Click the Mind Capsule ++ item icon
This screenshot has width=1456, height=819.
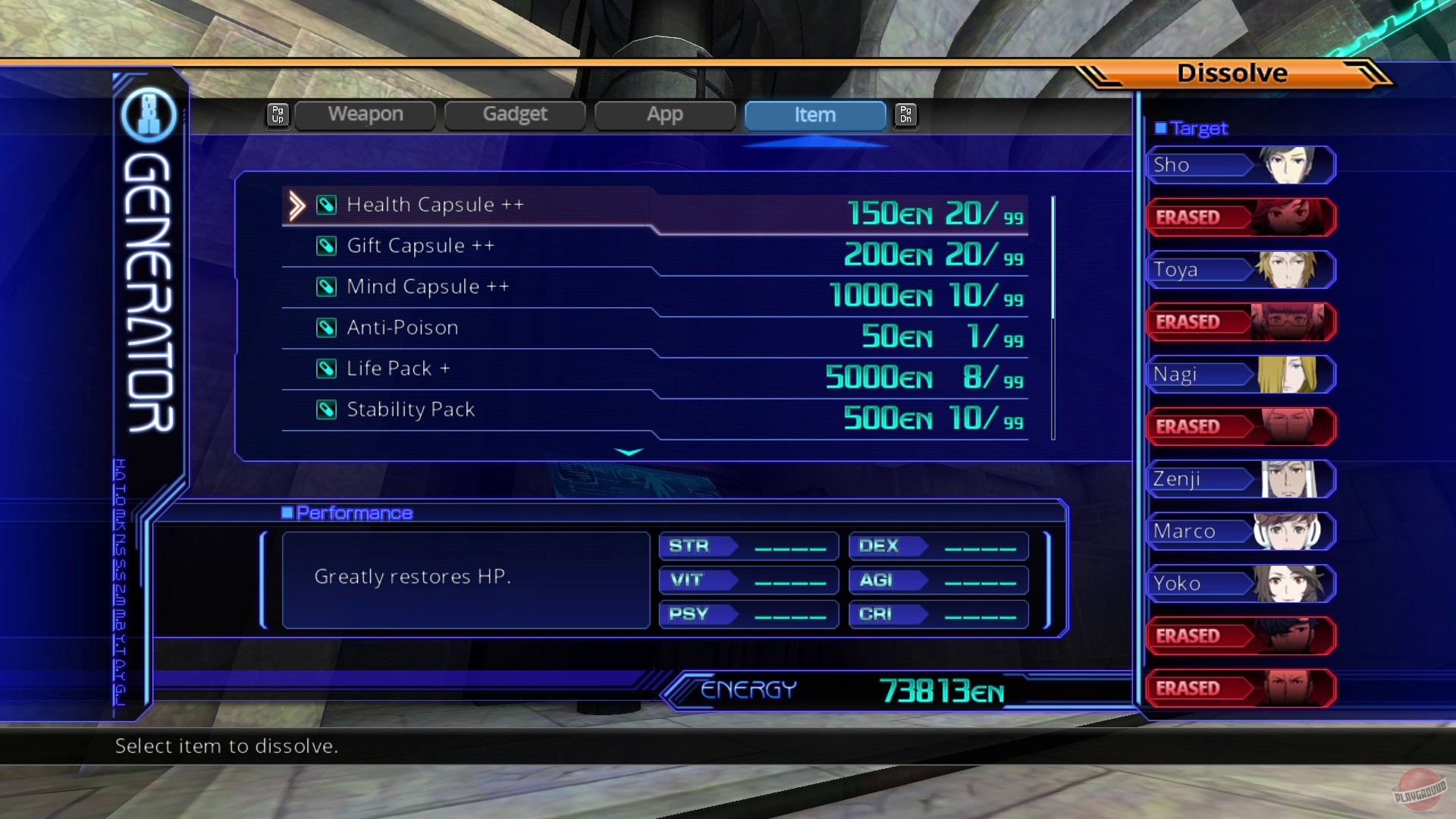(326, 287)
